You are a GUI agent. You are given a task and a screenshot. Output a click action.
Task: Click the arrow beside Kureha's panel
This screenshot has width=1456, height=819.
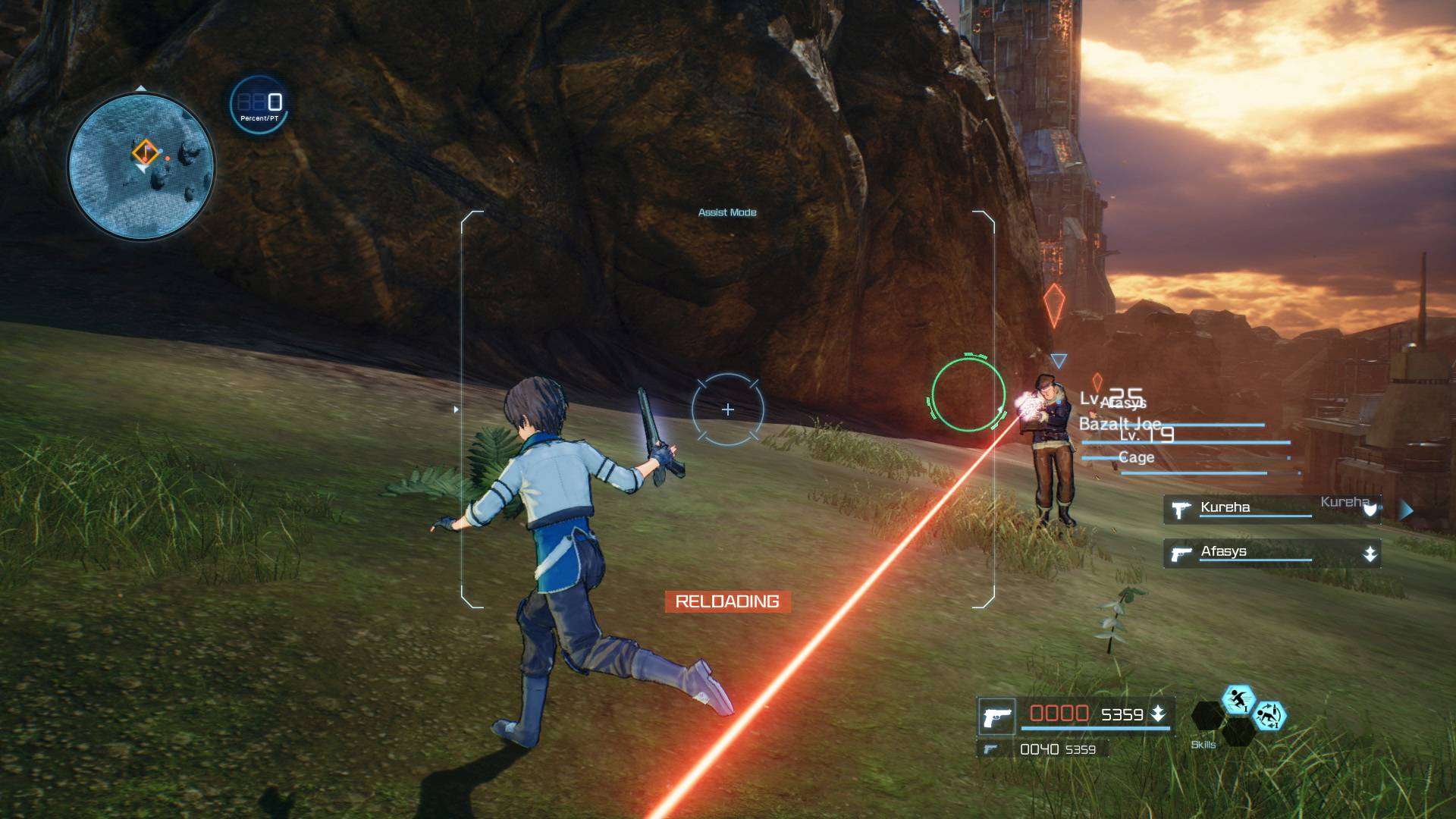pos(1407,510)
